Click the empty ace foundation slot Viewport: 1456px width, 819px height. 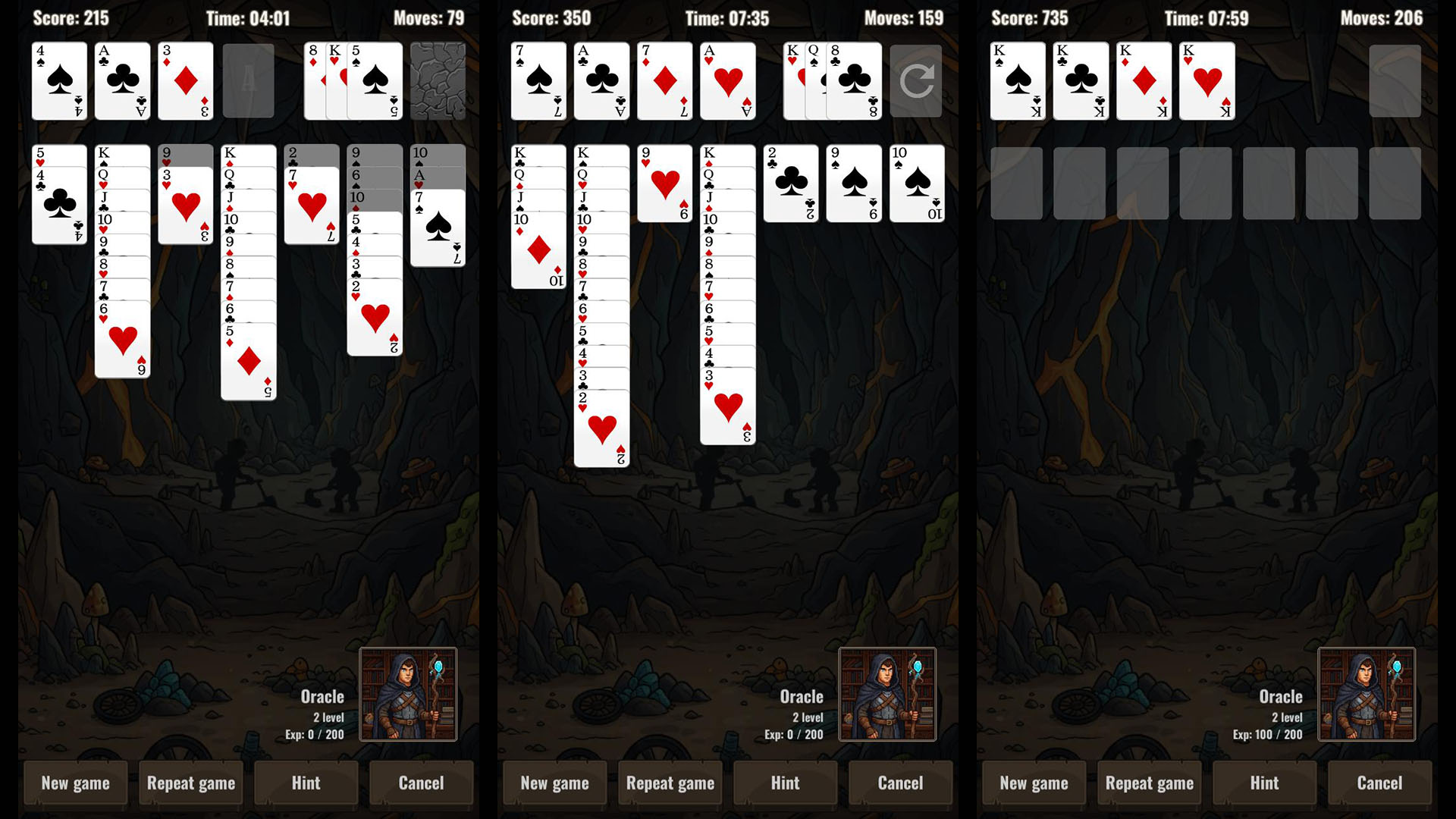pos(247,80)
